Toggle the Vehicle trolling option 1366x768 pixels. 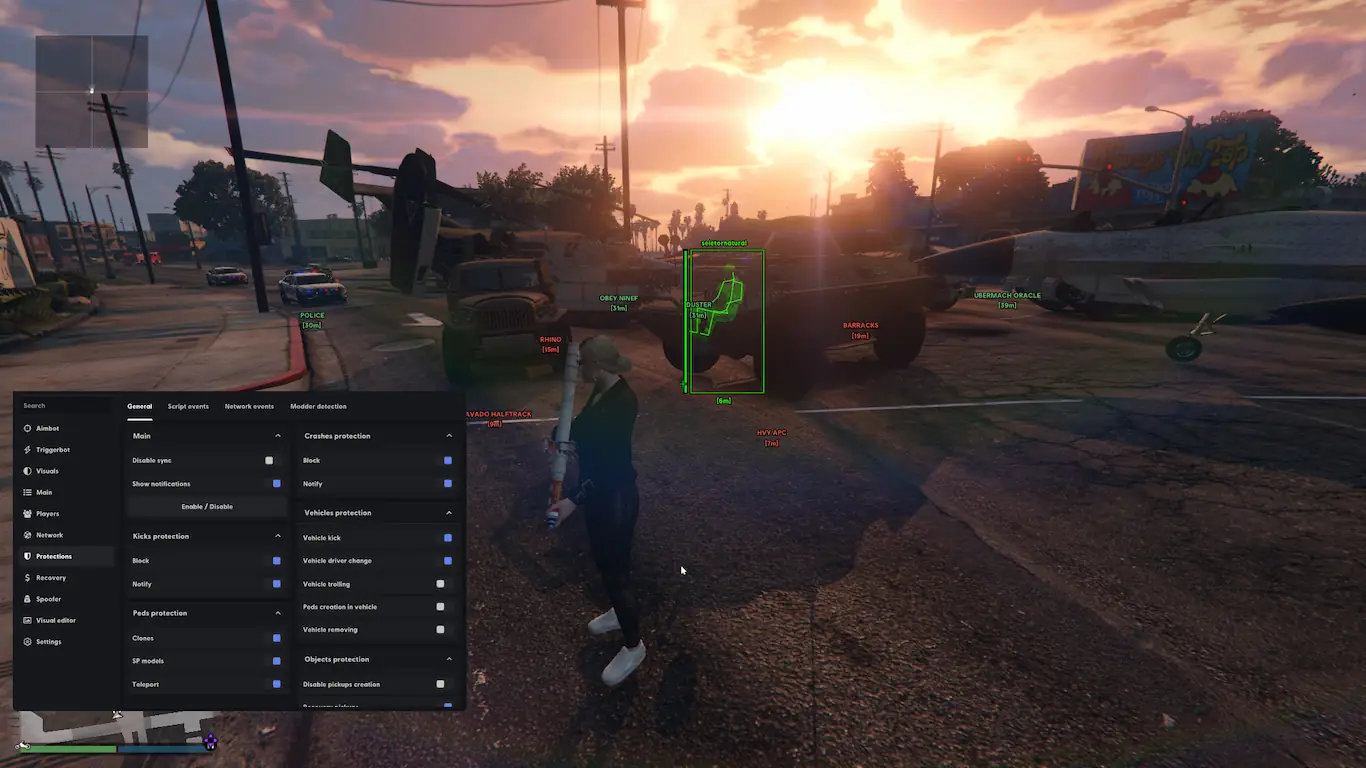[440, 584]
